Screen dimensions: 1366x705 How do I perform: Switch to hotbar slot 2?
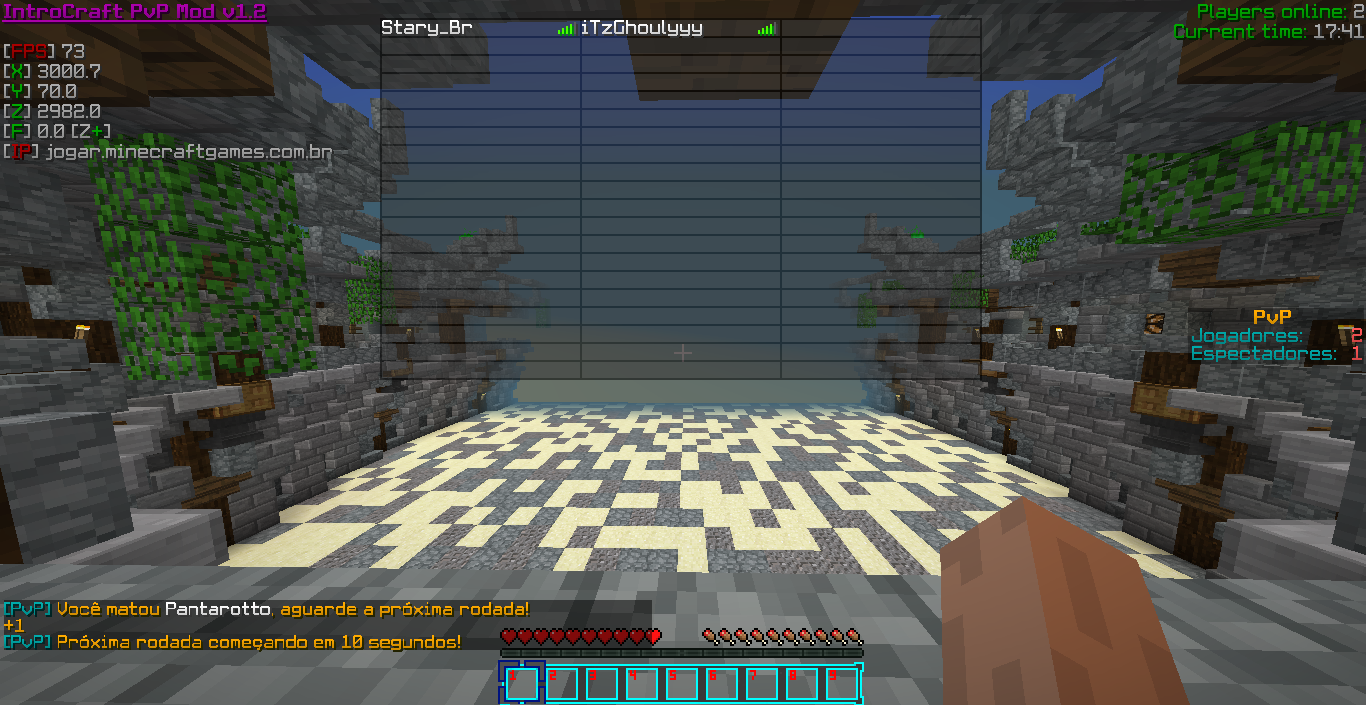[561, 684]
